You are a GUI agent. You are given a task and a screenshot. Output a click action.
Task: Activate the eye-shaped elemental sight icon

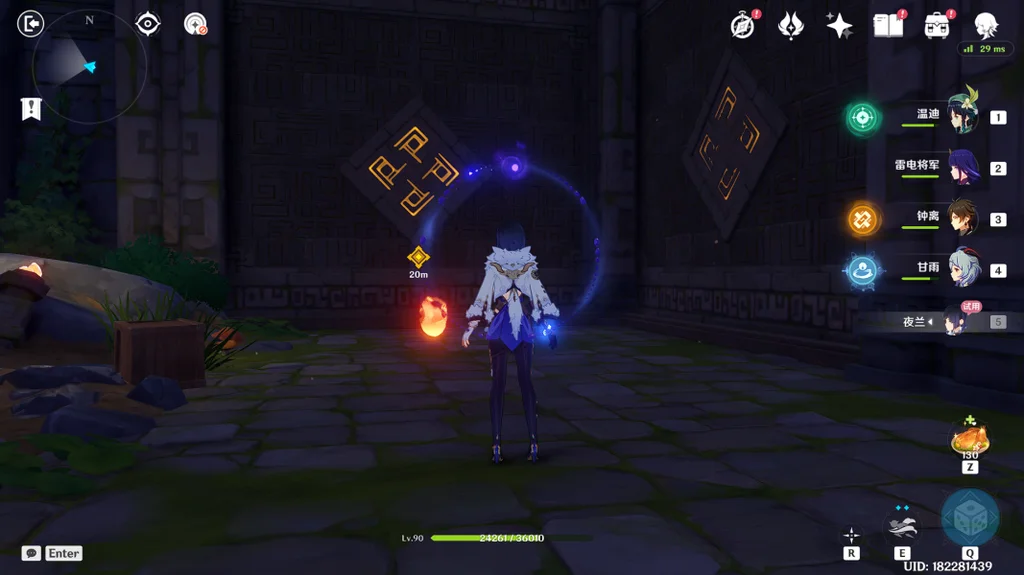tap(148, 23)
